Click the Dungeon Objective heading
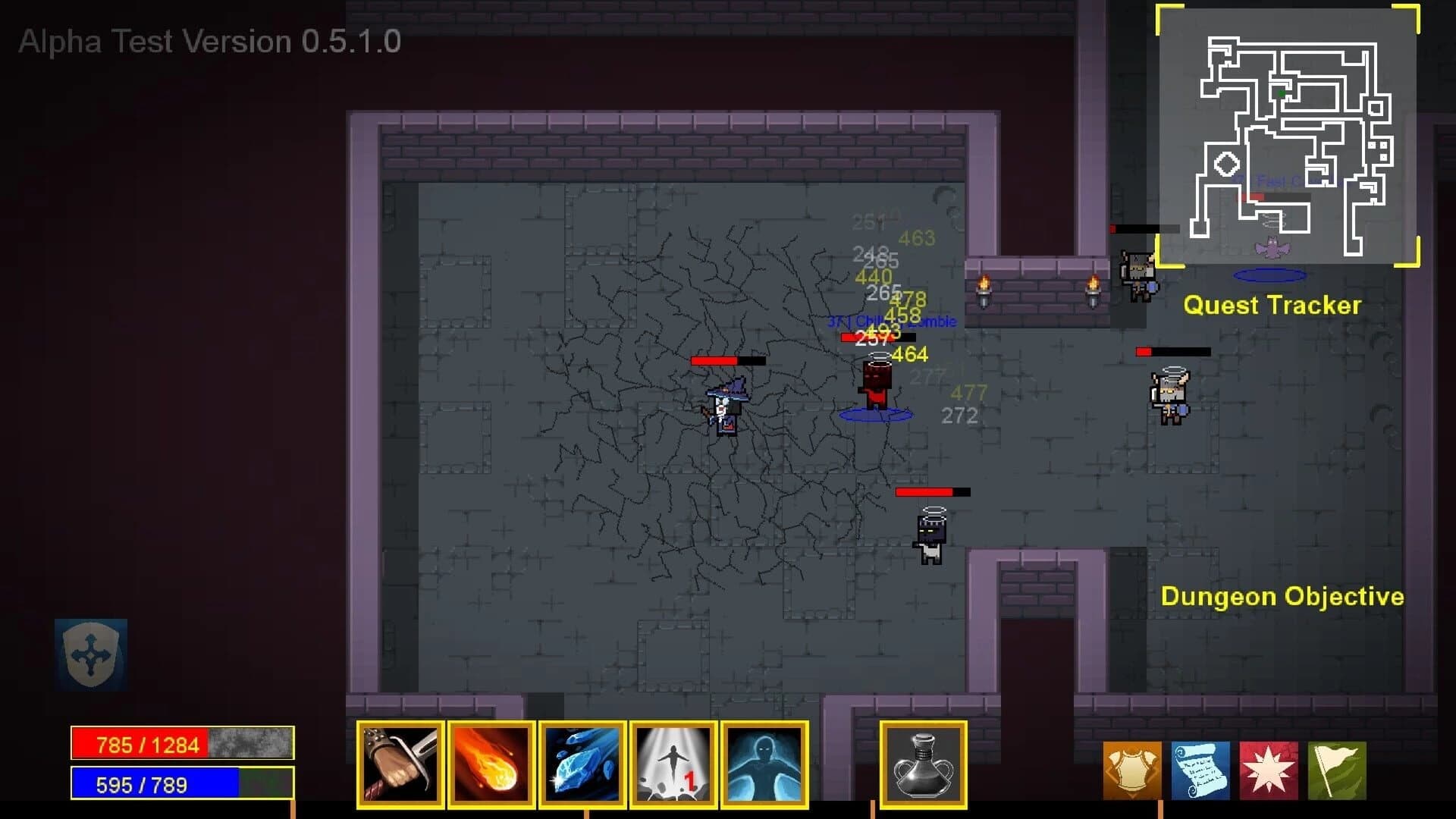The image size is (1456, 819). coord(1282,596)
